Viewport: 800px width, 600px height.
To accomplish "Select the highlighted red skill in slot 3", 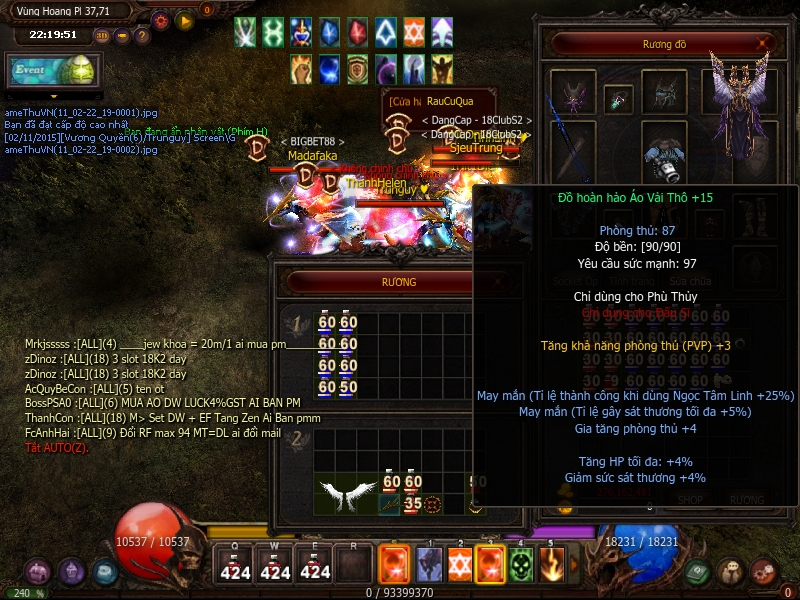I will point(490,565).
